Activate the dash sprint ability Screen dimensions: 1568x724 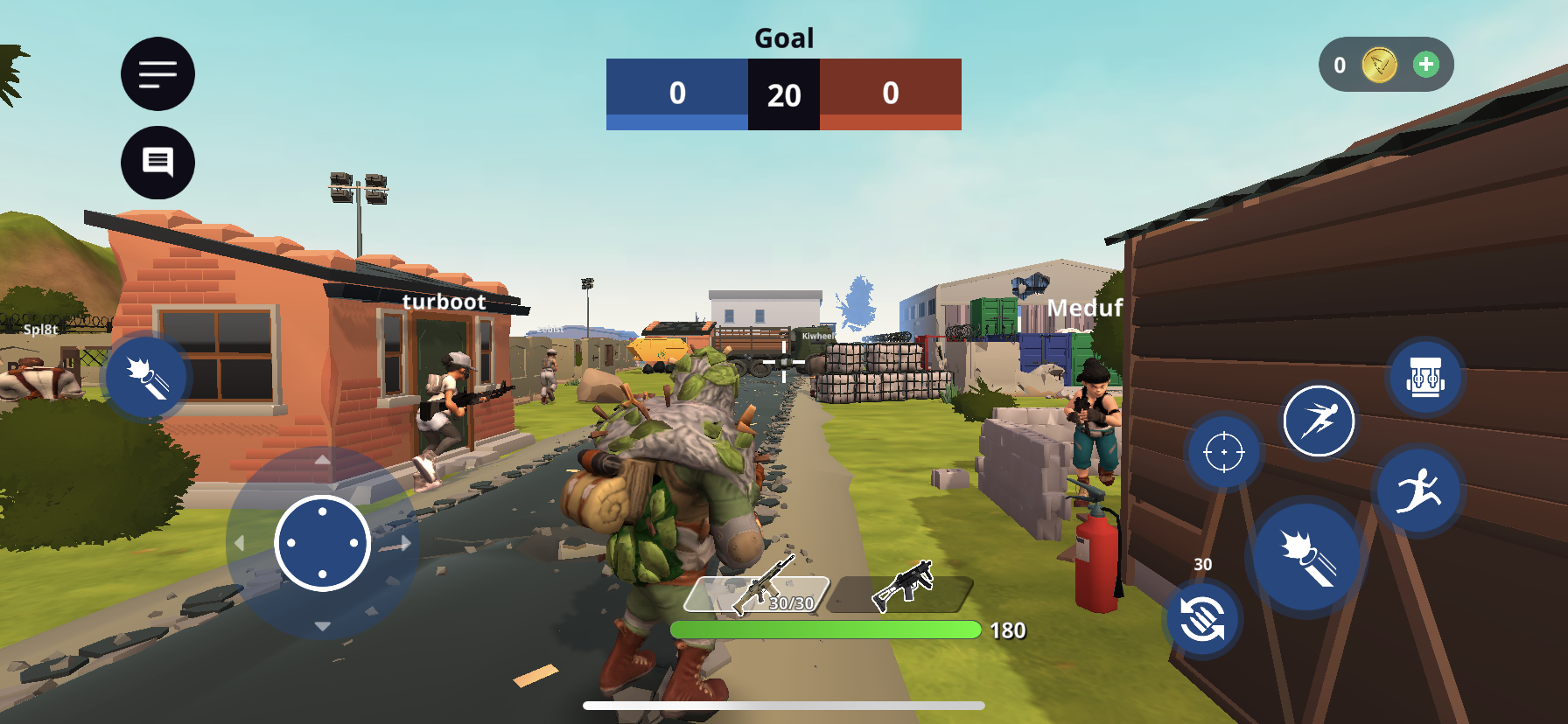[1319, 421]
